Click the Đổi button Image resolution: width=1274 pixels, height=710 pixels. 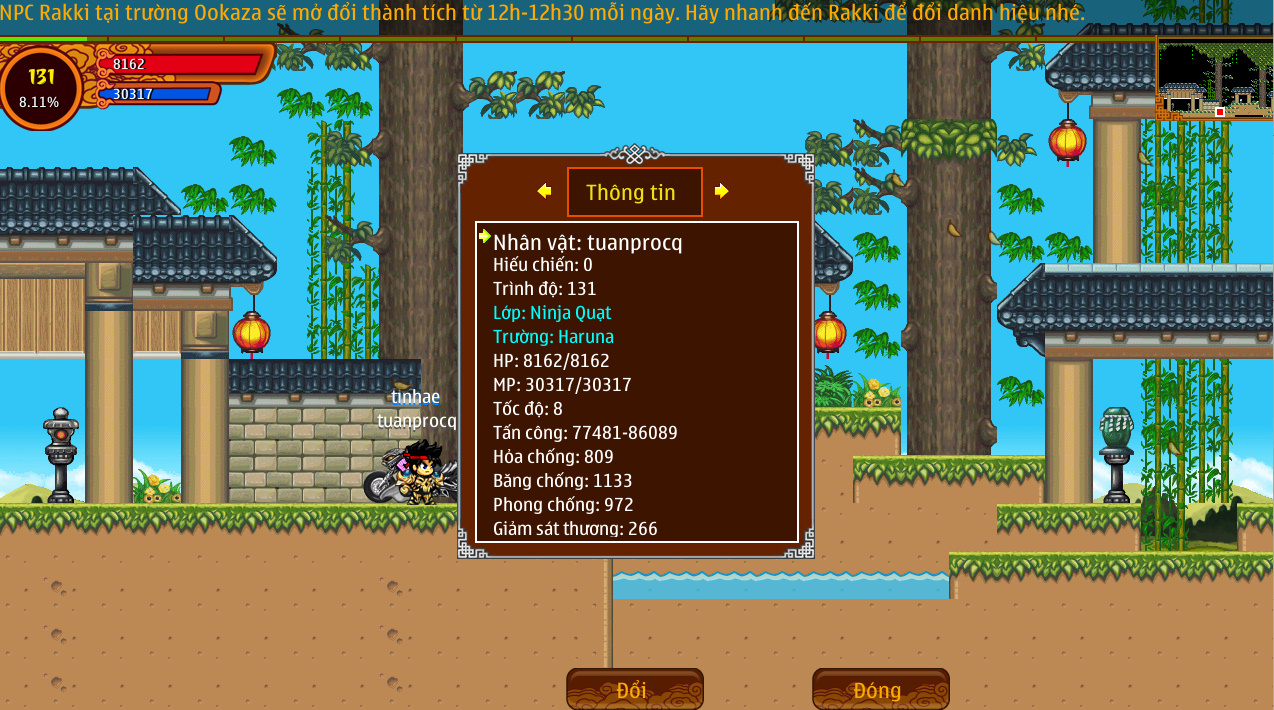pos(634,690)
